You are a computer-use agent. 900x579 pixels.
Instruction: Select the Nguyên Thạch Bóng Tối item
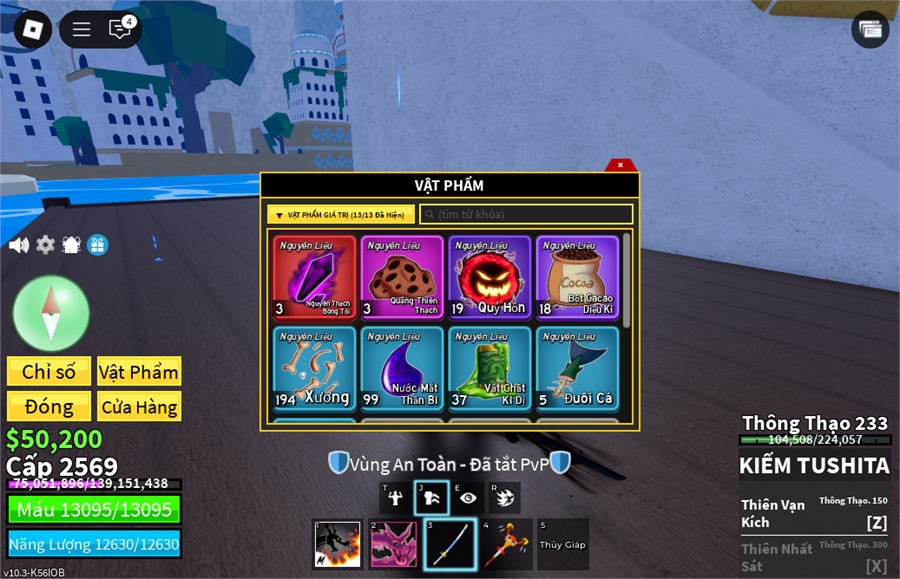tap(314, 277)
